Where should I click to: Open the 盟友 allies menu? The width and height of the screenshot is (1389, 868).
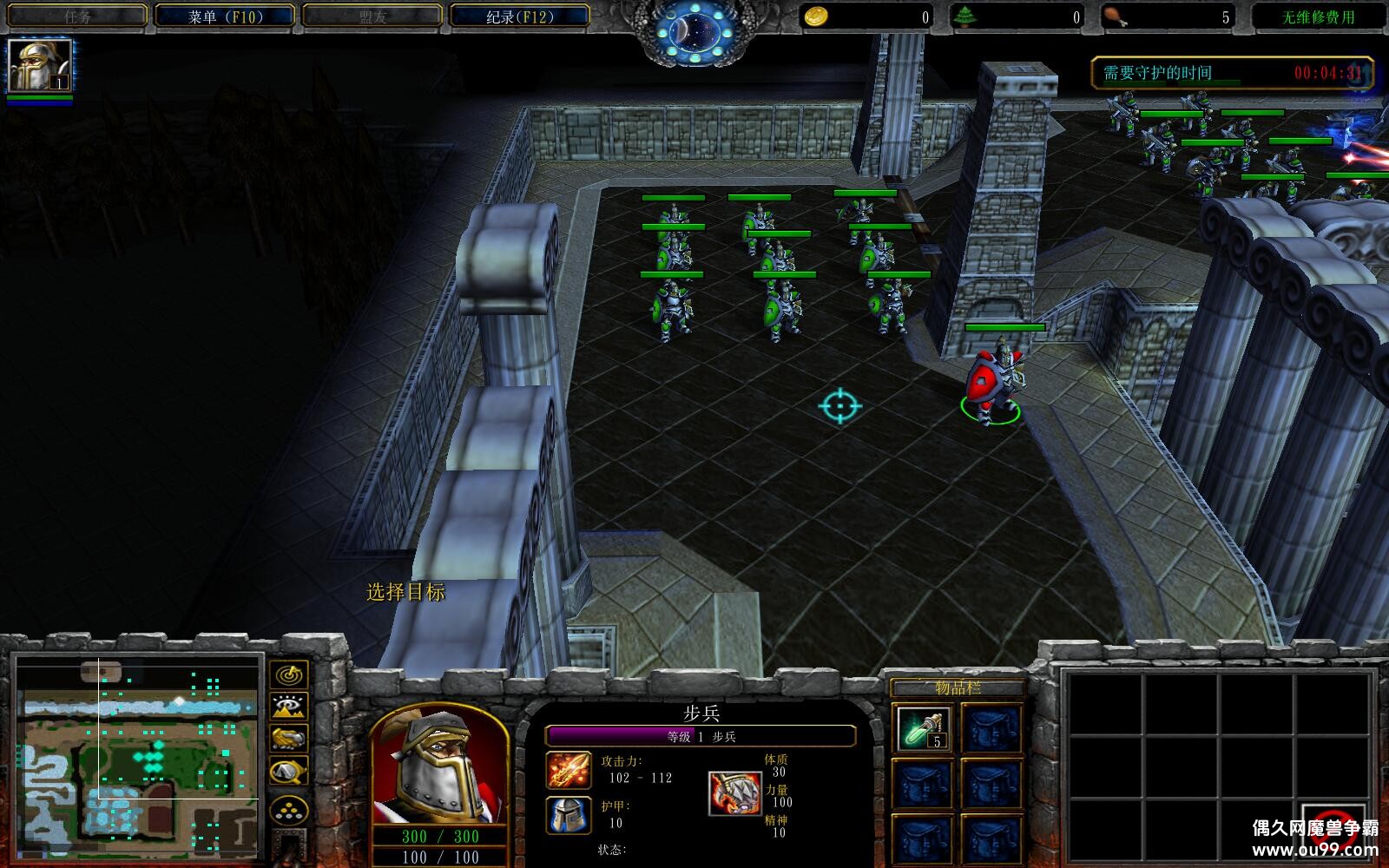[x=372, y=16]
